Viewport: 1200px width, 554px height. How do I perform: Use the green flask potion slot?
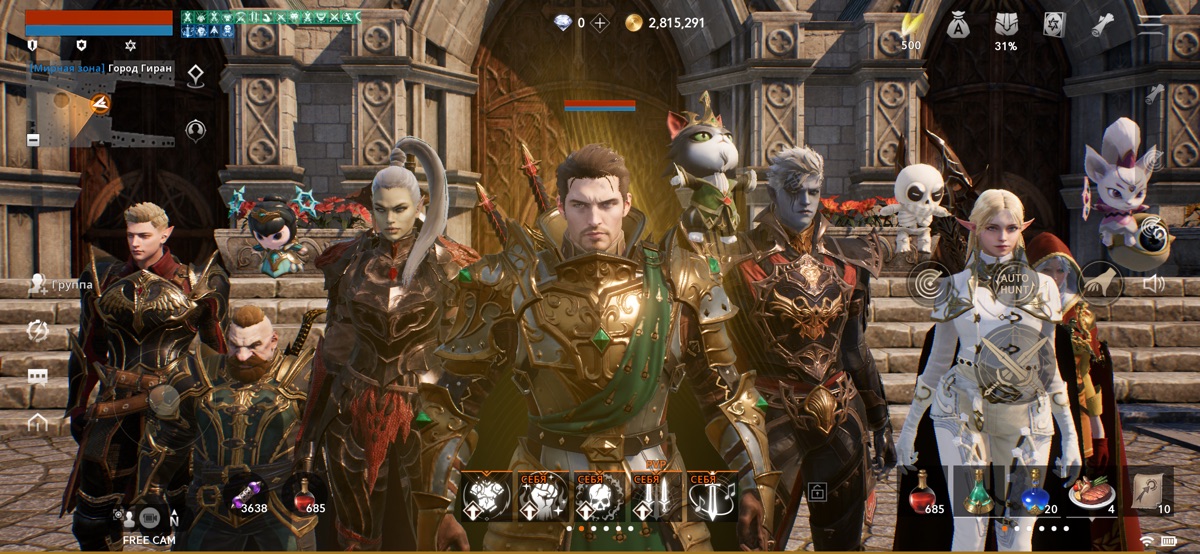(x=977, y=493)
